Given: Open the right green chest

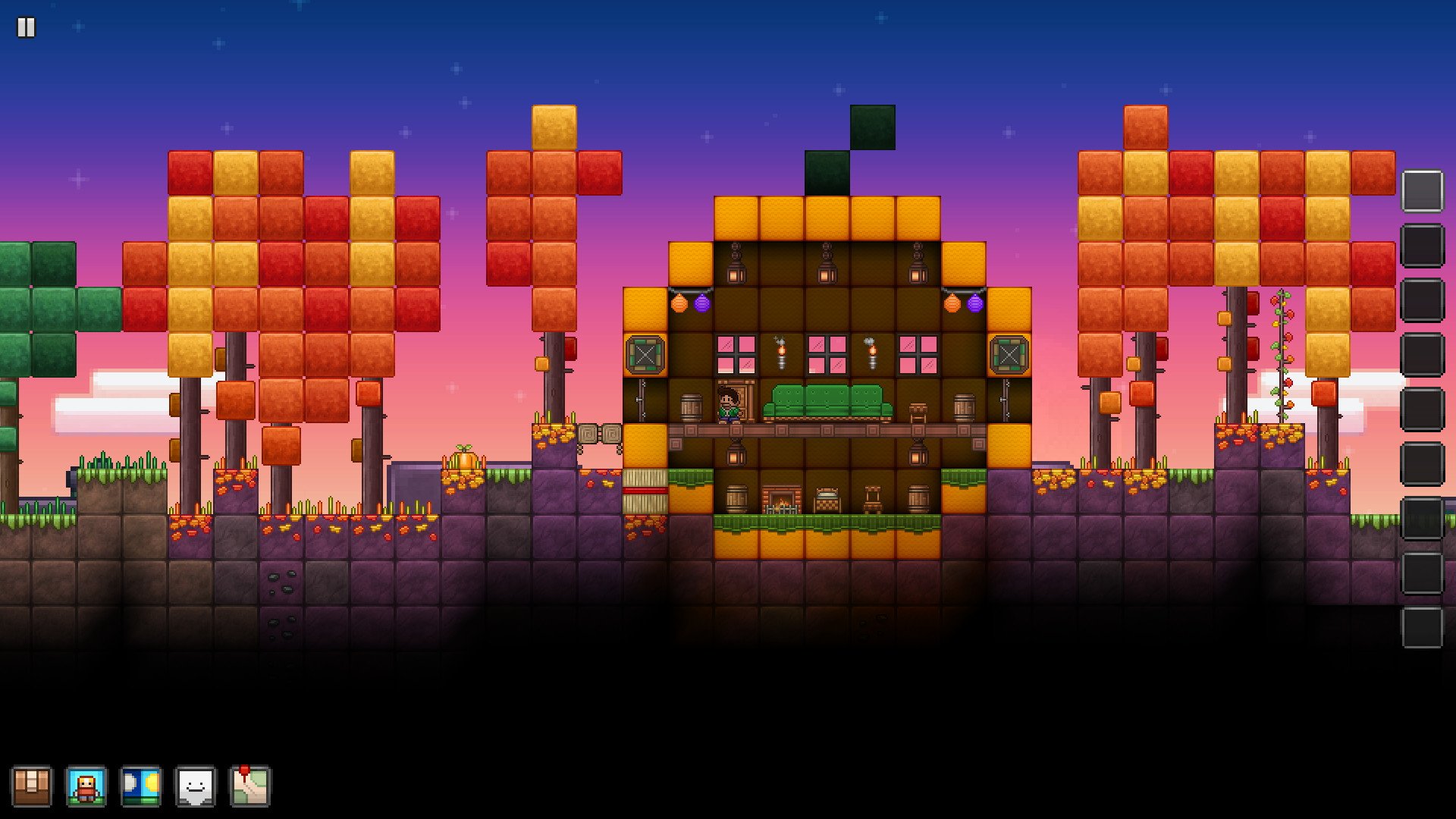Looking at the screenshot, I should tap(1009, 354).
